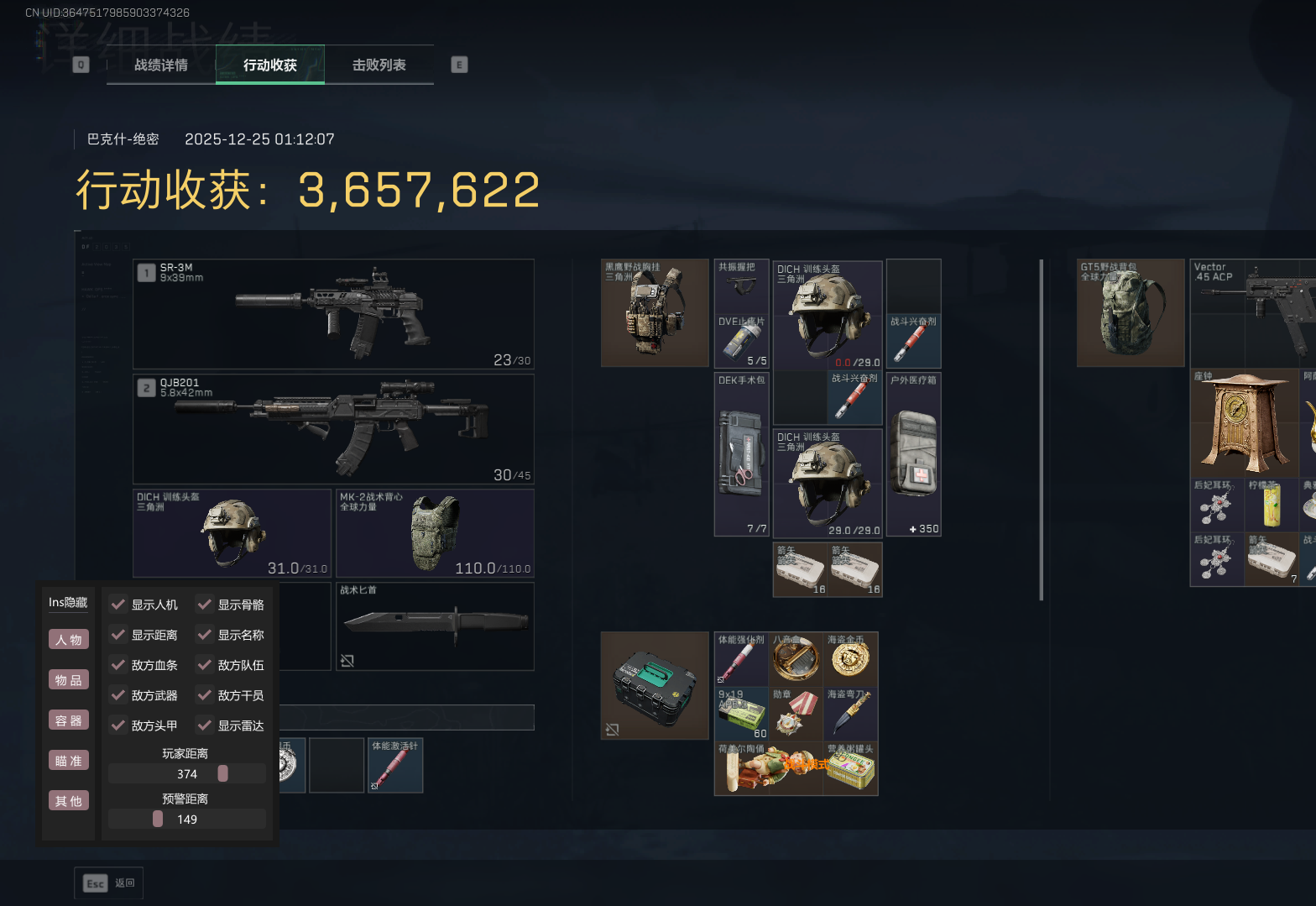This screenshot has width=1316, height=906.
Task: Switch to the 战绩详情 tab
Action: 161,65
